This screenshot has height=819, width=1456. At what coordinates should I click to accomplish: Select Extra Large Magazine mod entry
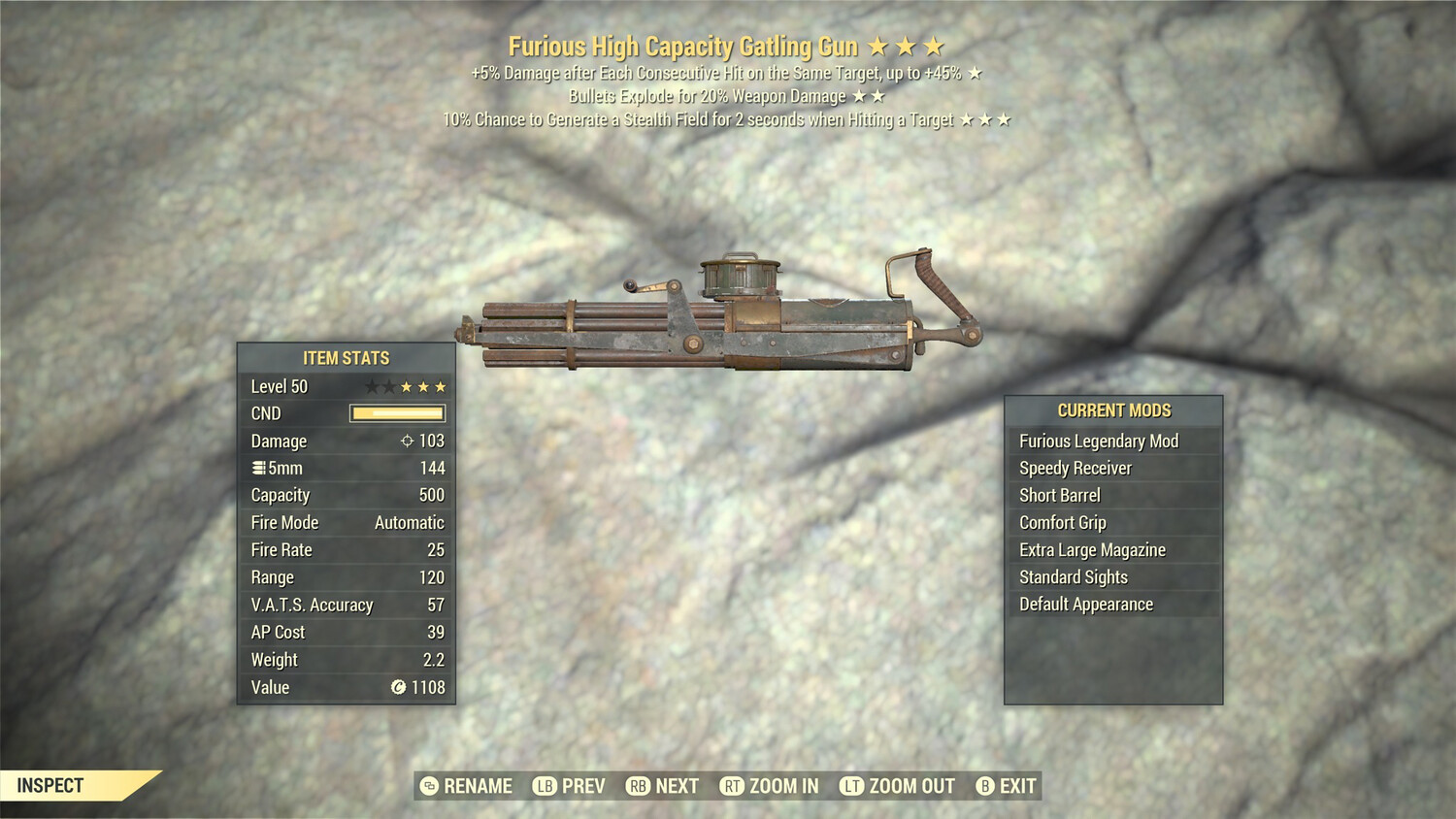pos(1092,549)
